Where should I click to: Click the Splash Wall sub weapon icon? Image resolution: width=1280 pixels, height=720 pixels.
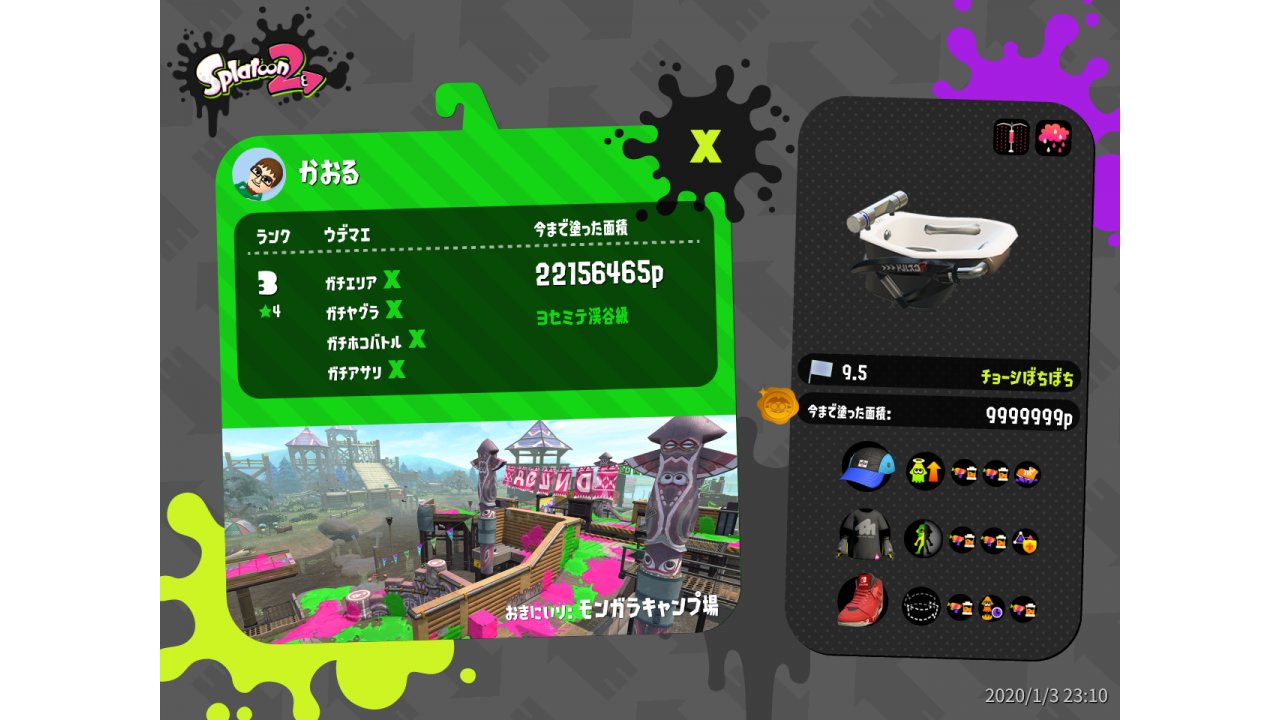pos(1011,137)
